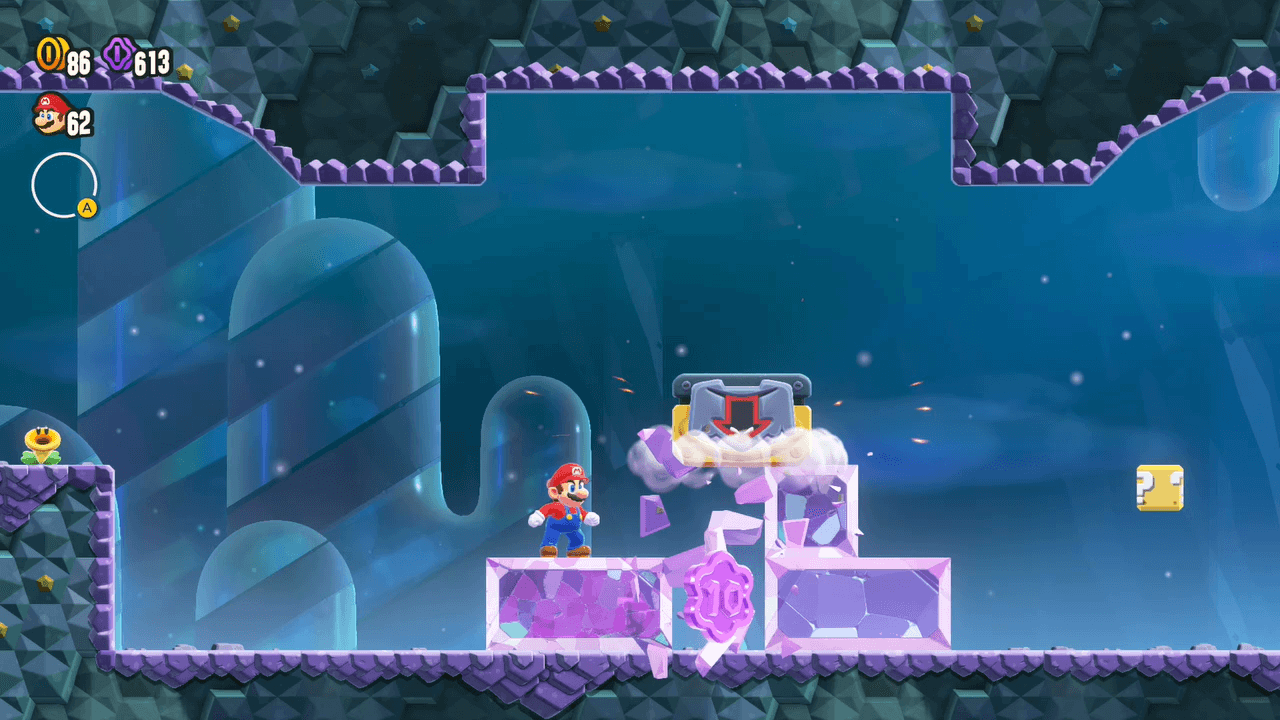Click the gold coin counter icon
Screen dimensions: 1280x720
point(48,55)
